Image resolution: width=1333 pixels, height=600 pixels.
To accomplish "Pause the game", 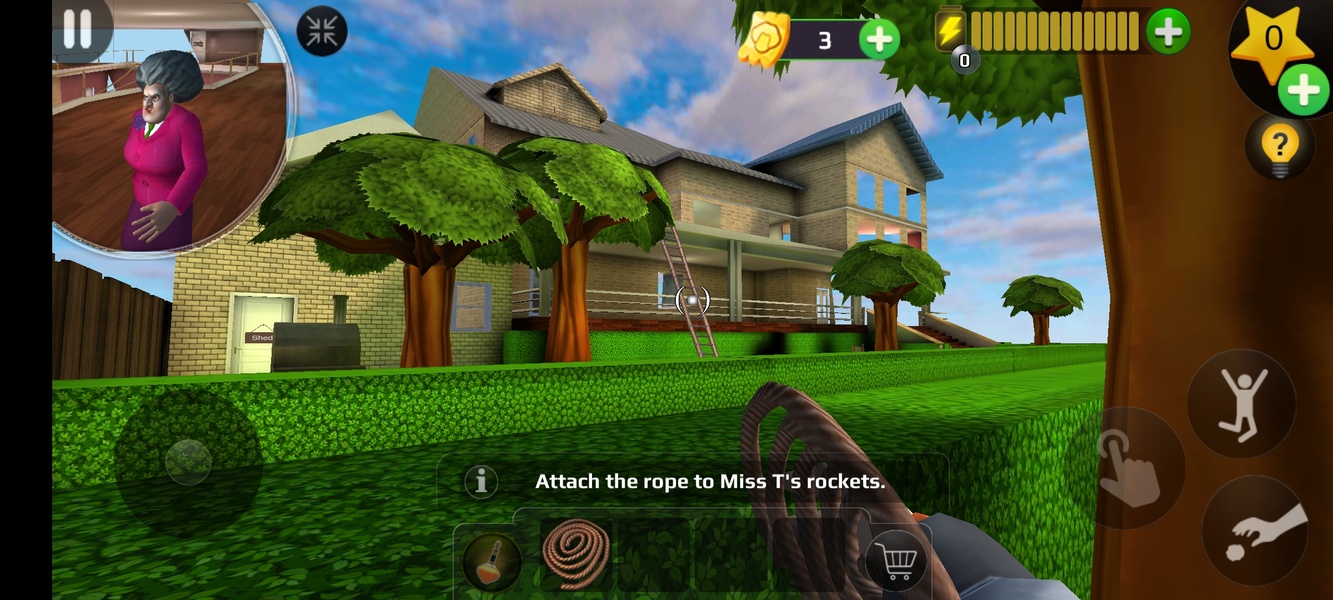I will [x=77, y=28].
